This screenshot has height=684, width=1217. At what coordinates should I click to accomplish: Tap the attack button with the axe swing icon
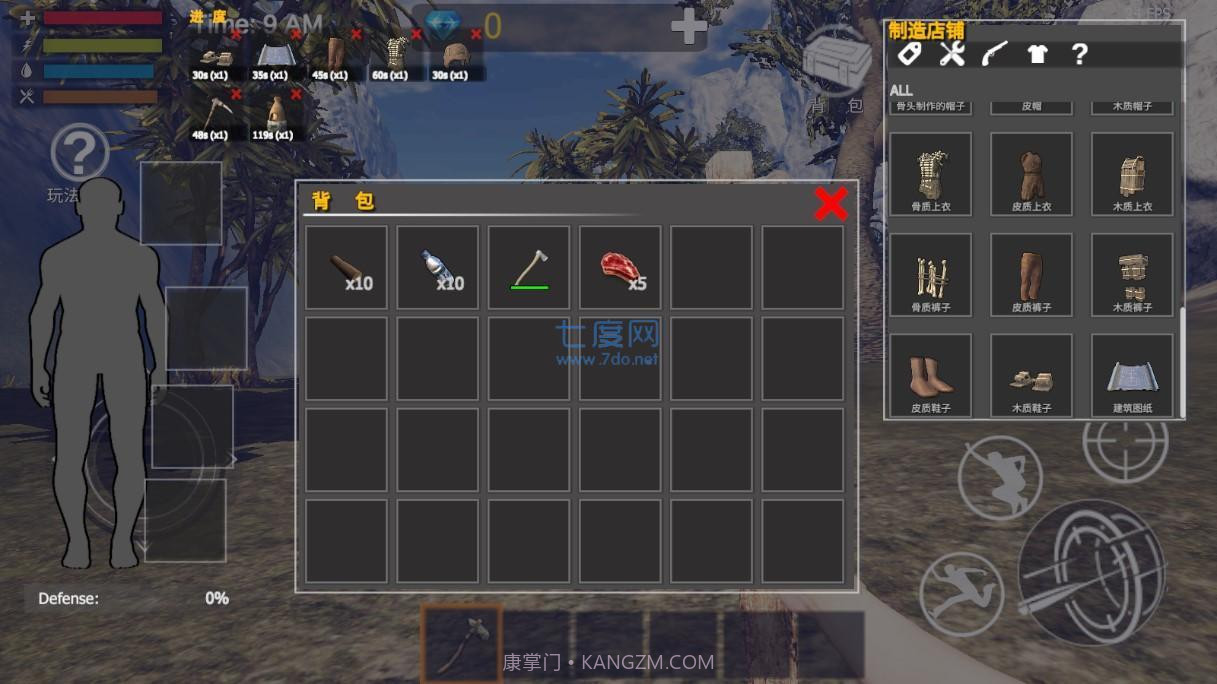[1092, 573]
